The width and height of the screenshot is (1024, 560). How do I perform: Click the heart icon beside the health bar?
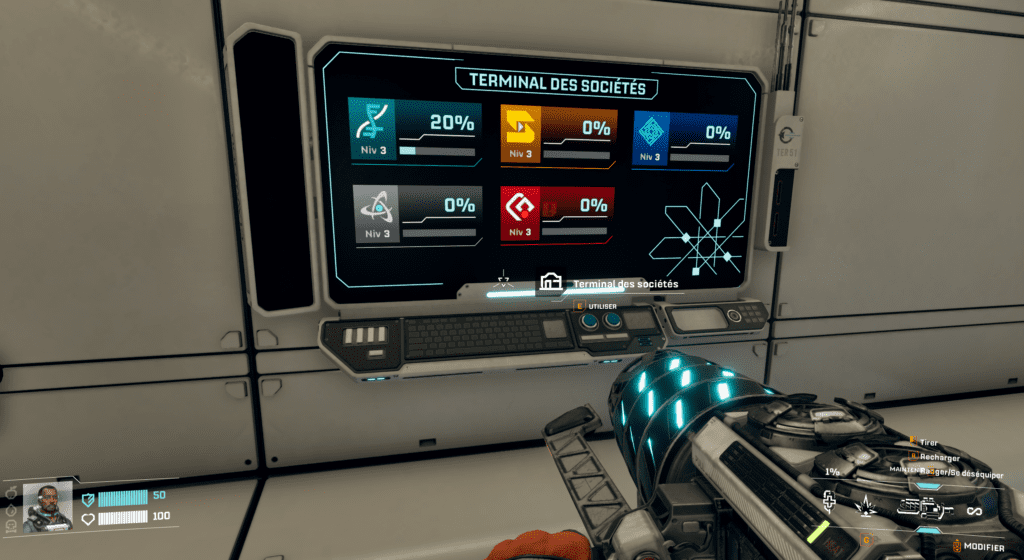pos(88,517)
